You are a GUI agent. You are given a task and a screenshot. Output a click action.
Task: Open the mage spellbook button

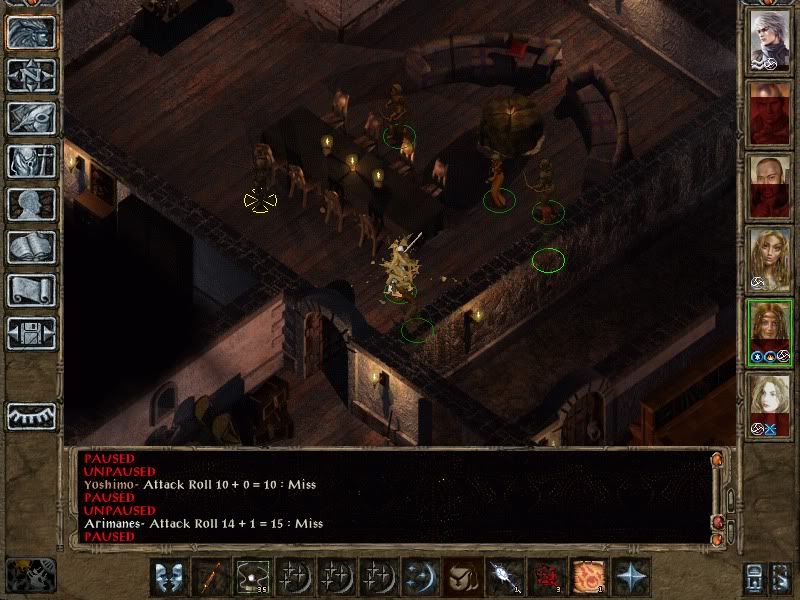(x=31, y=247)
